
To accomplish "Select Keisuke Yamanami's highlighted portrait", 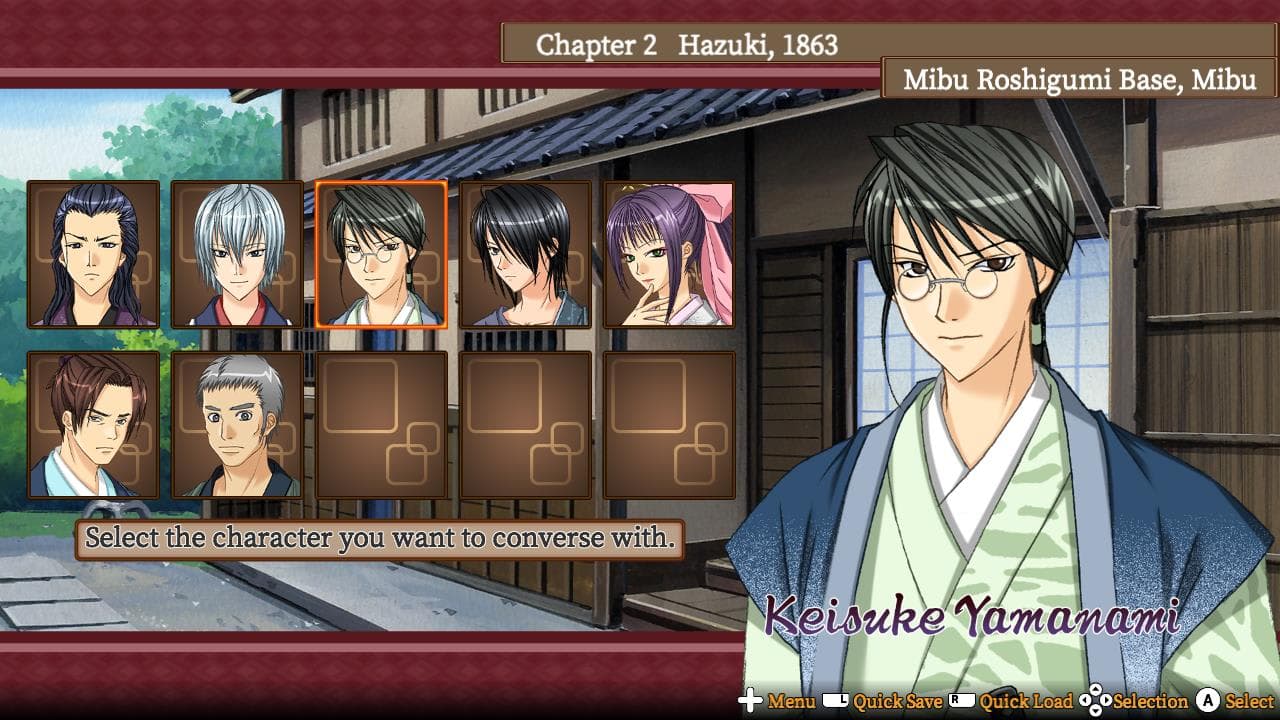I will (x=383, y=257).
